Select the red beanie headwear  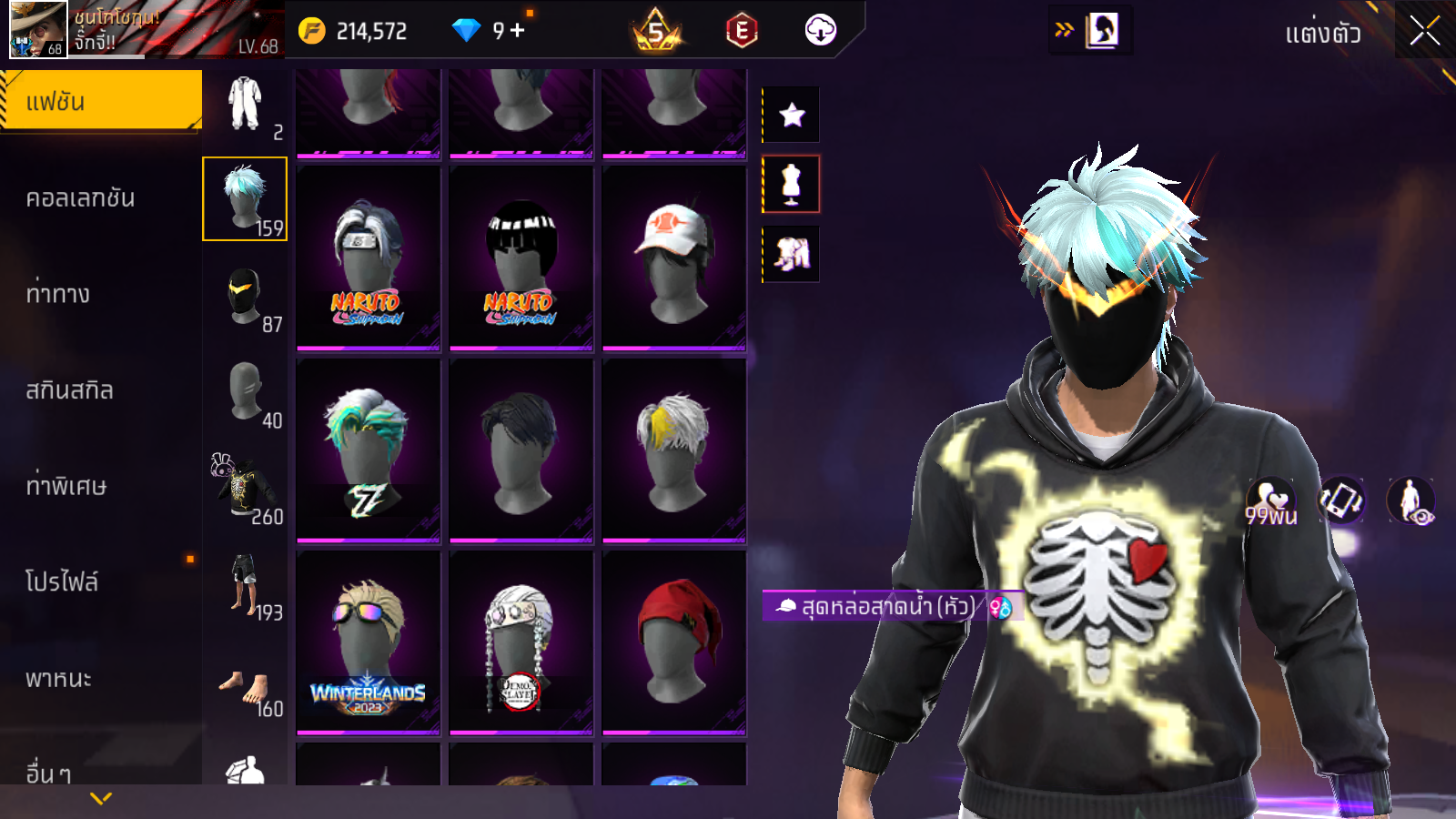(674, 642)
